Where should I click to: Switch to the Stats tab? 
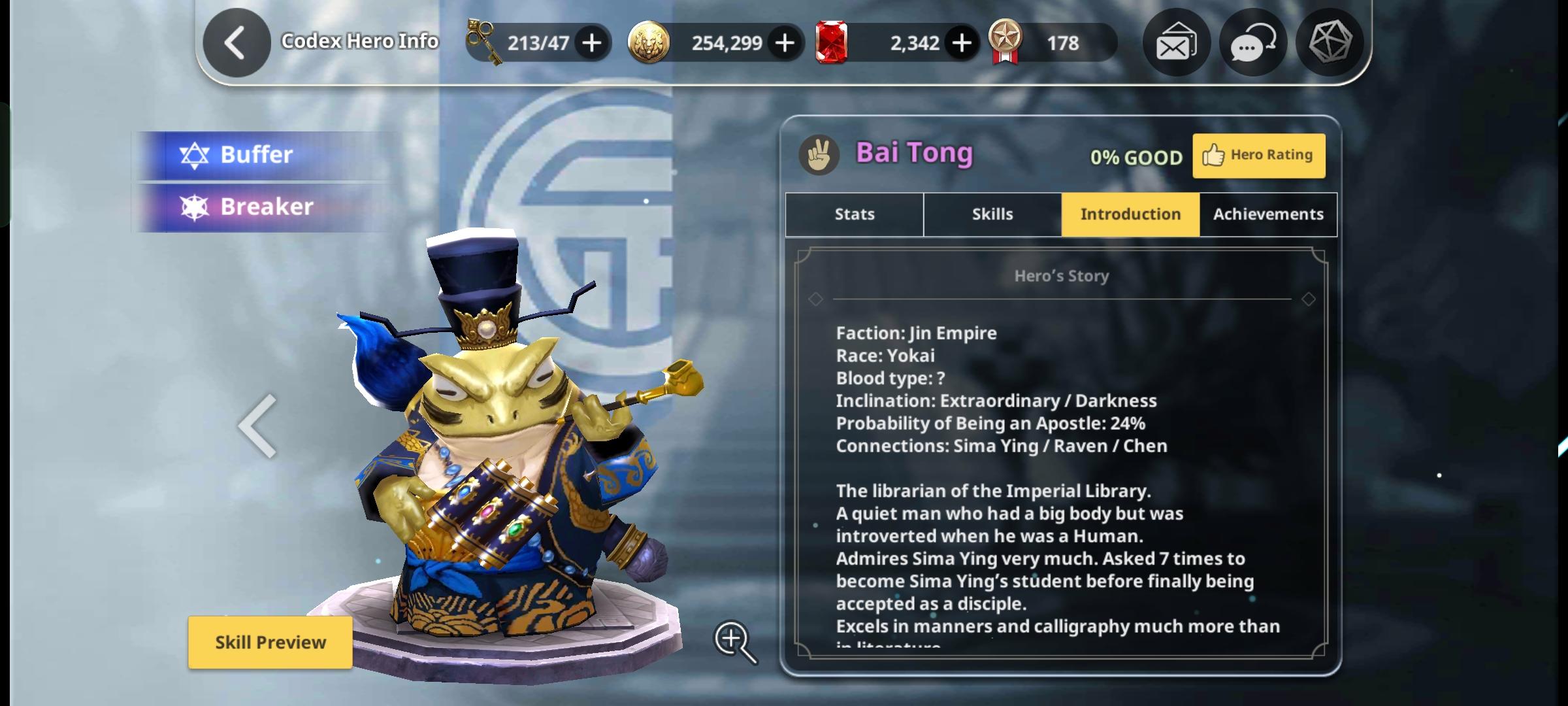coord(853,214)
